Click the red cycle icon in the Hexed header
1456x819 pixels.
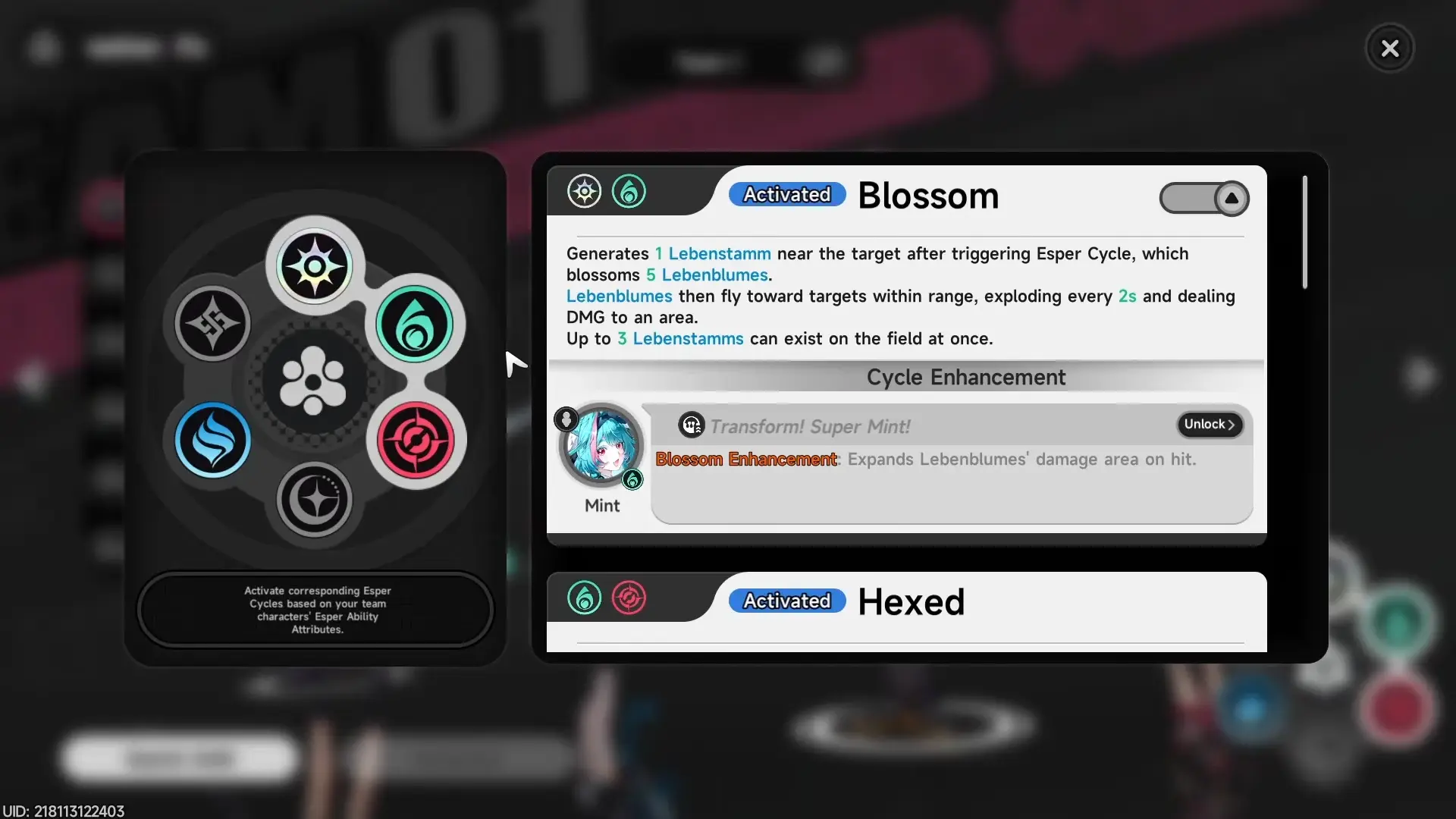click(629, 598)
